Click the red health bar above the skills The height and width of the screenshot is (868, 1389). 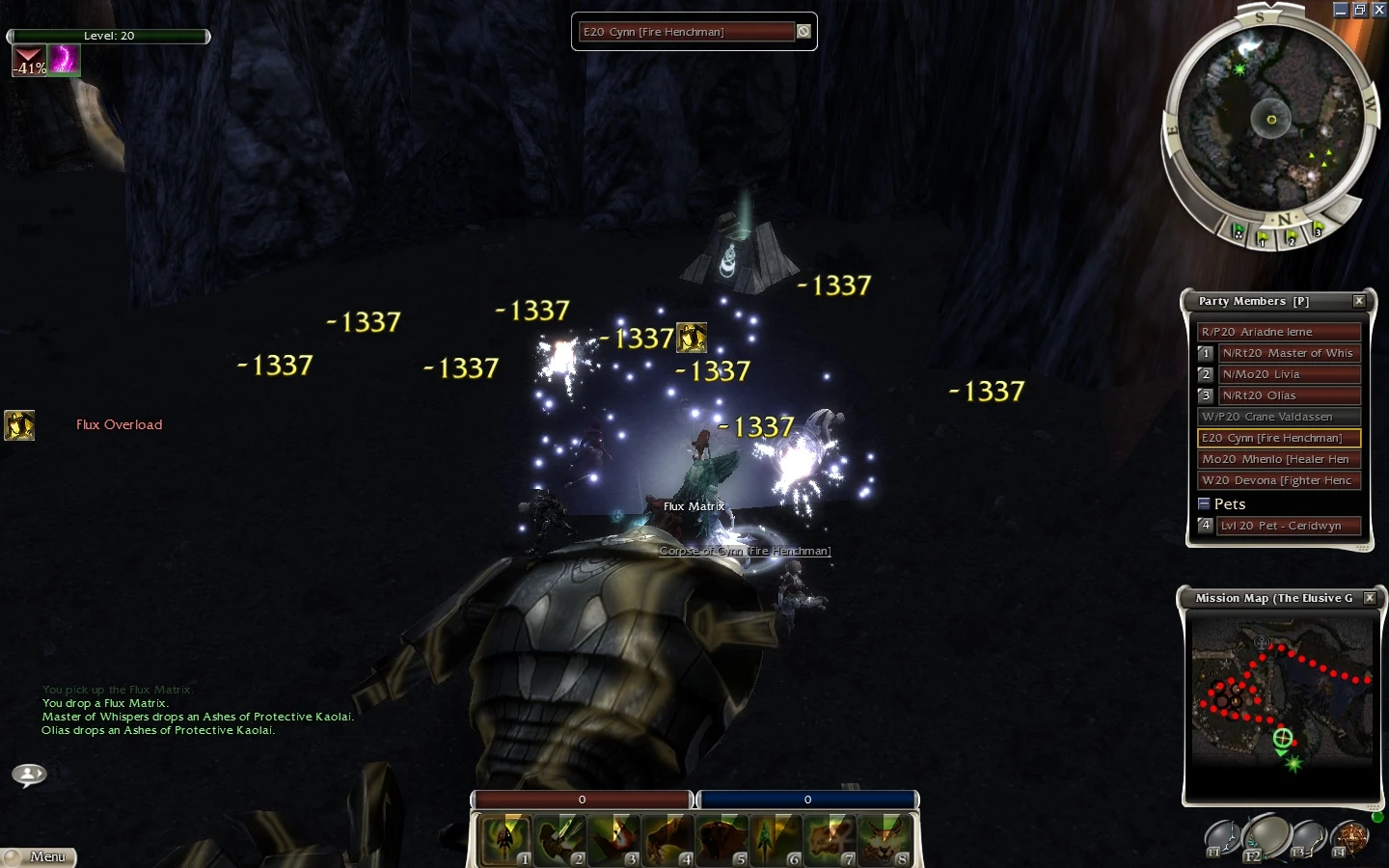pyautogui.click(x=580, y=800)
